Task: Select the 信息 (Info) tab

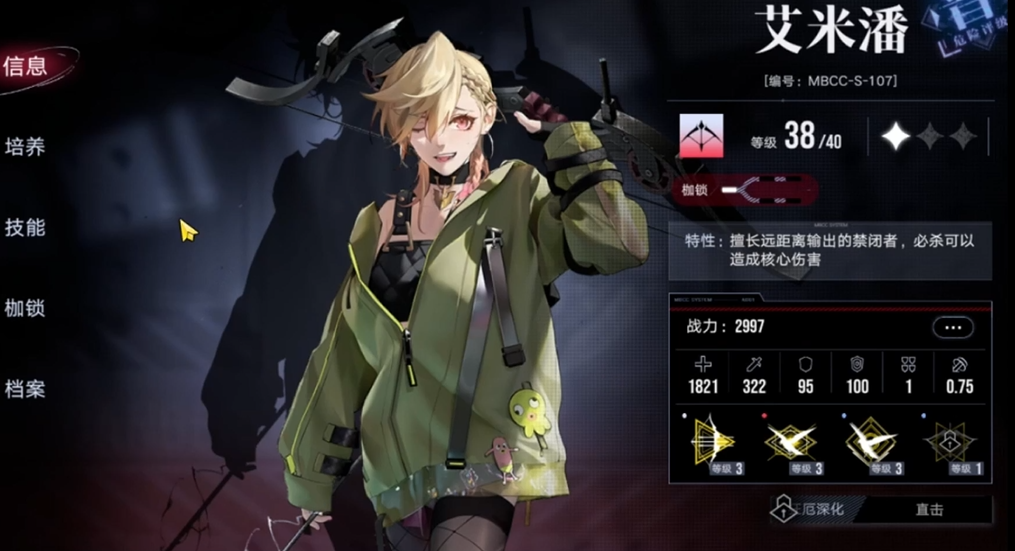Action: (x=27, y=67)
